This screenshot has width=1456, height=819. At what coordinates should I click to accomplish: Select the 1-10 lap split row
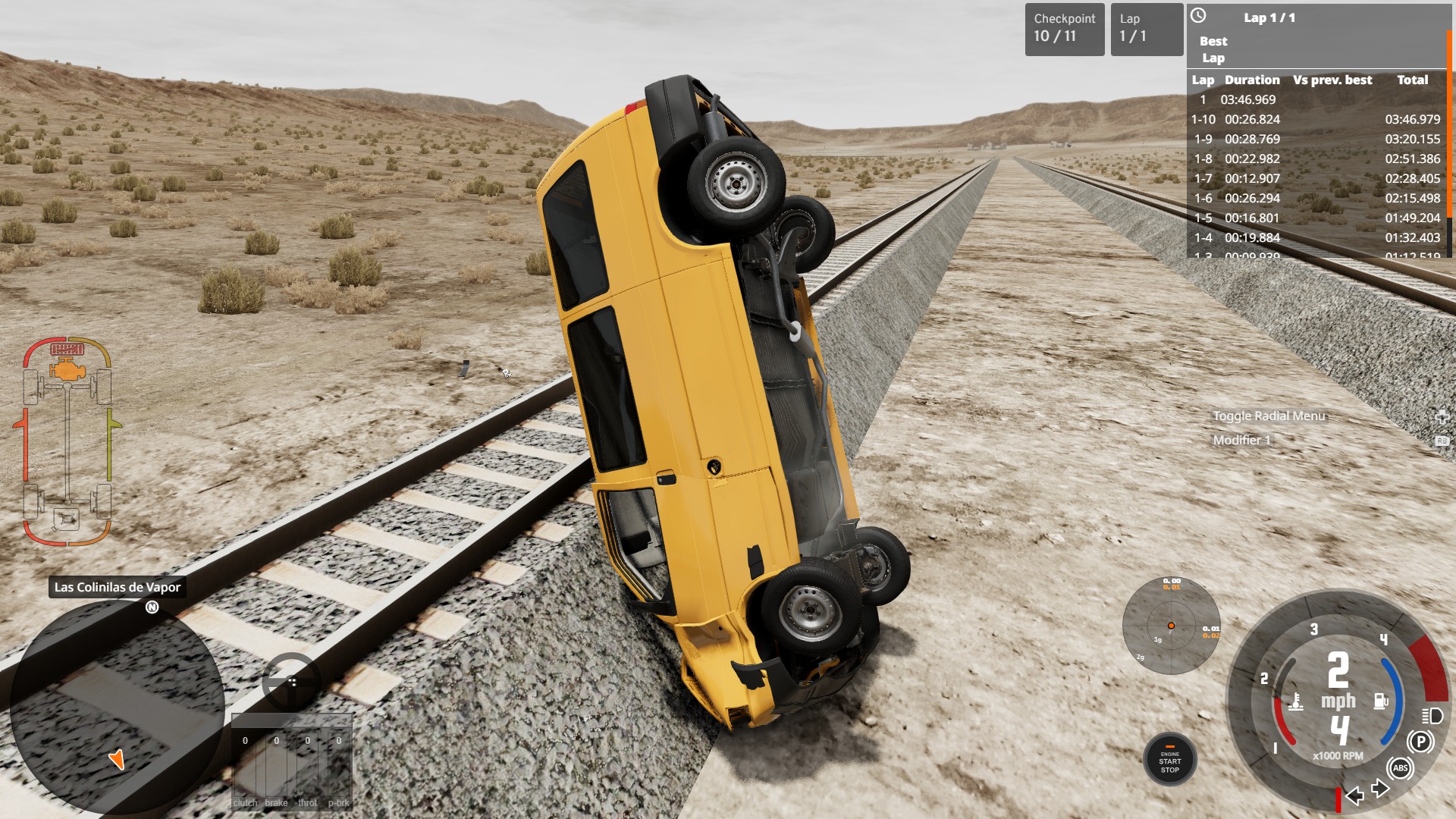click(x=1316, y=119)
